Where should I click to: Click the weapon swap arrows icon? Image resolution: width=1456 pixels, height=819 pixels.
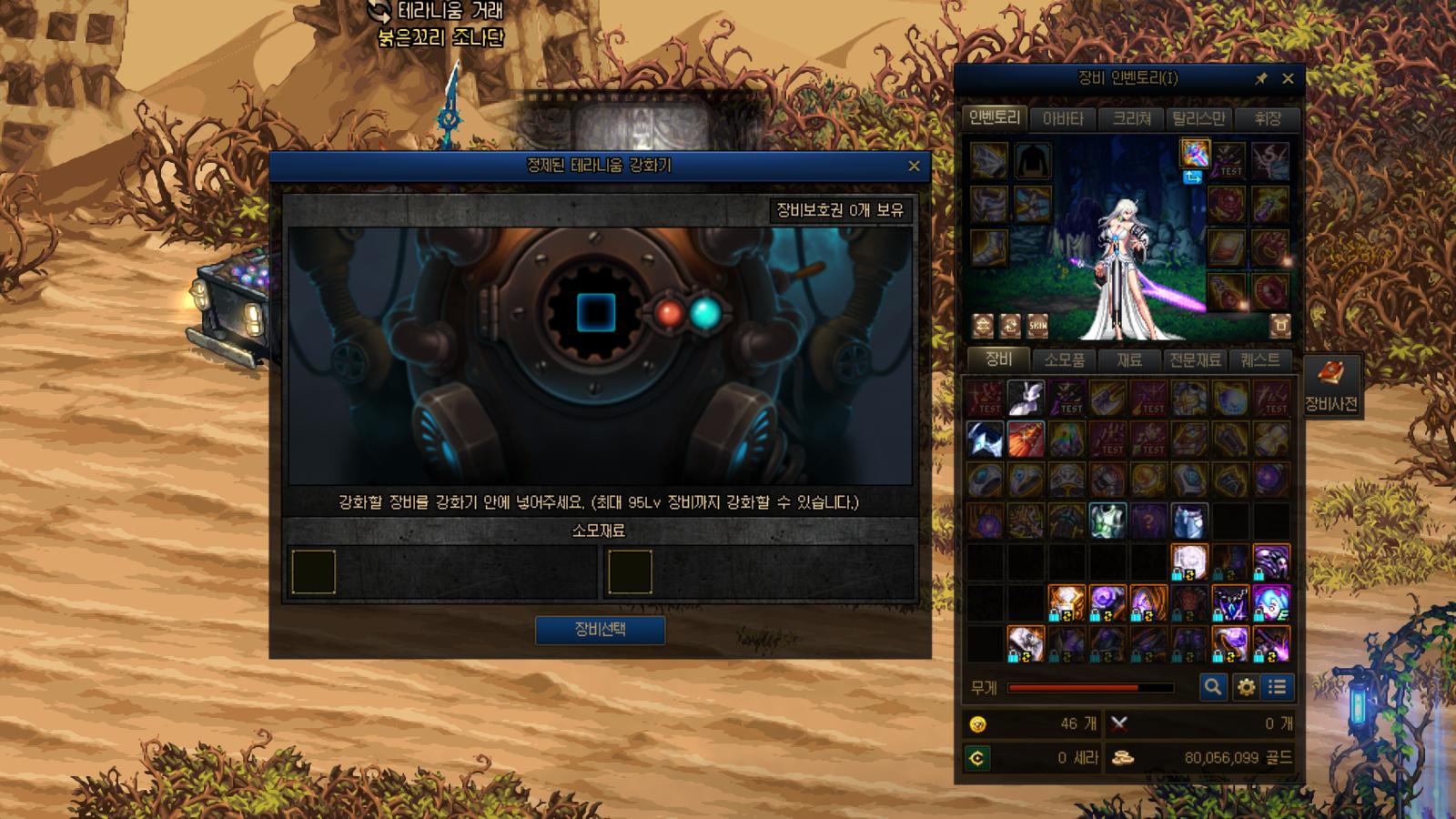[x=1192, y=177]
